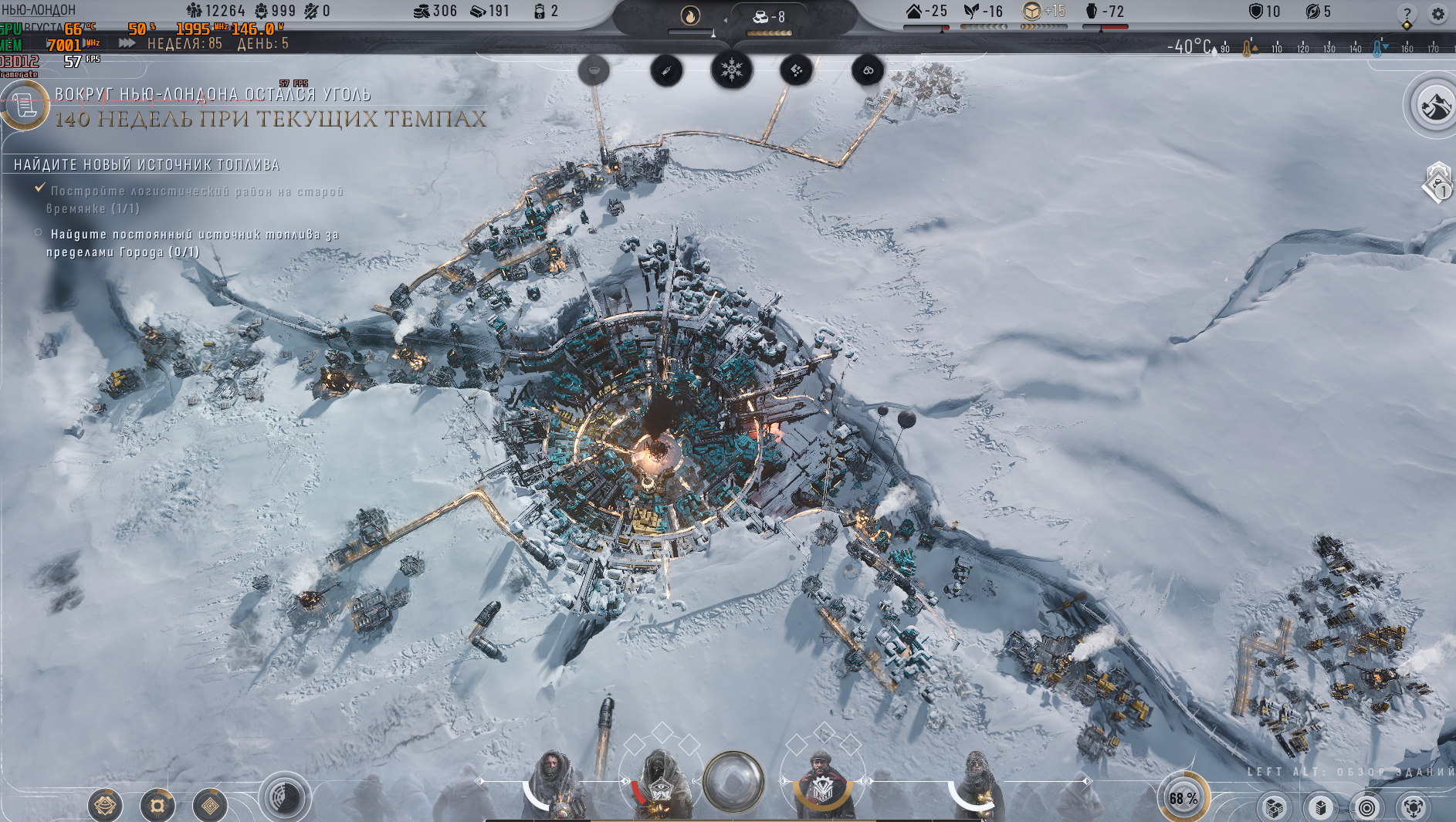This screenshot has height=822, width=1456.
Task: Open the center council orb button
Action: (x=733, y=781)
